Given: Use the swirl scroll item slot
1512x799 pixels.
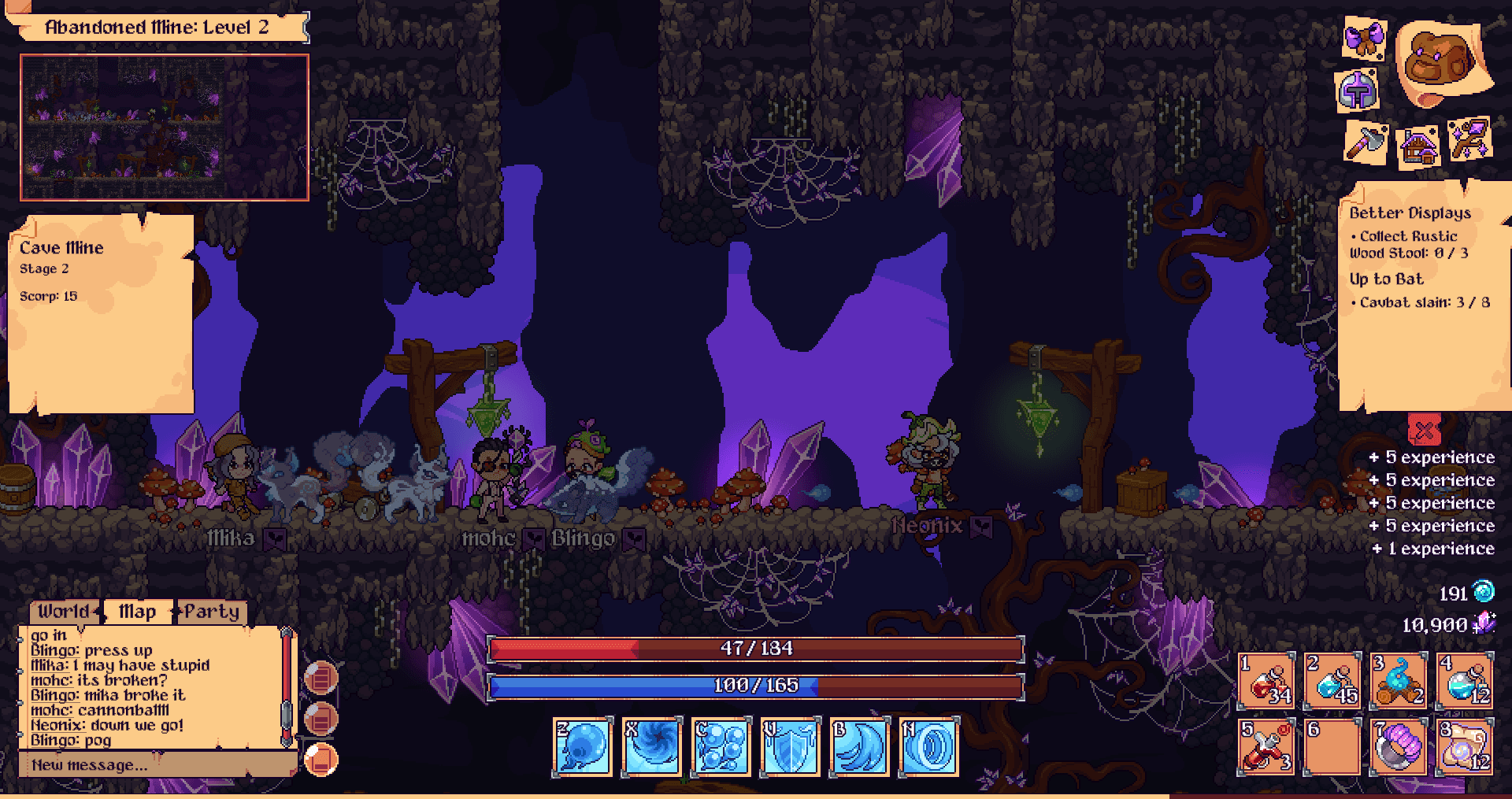Looking at the screenshot, I should tap(1465, 746).
